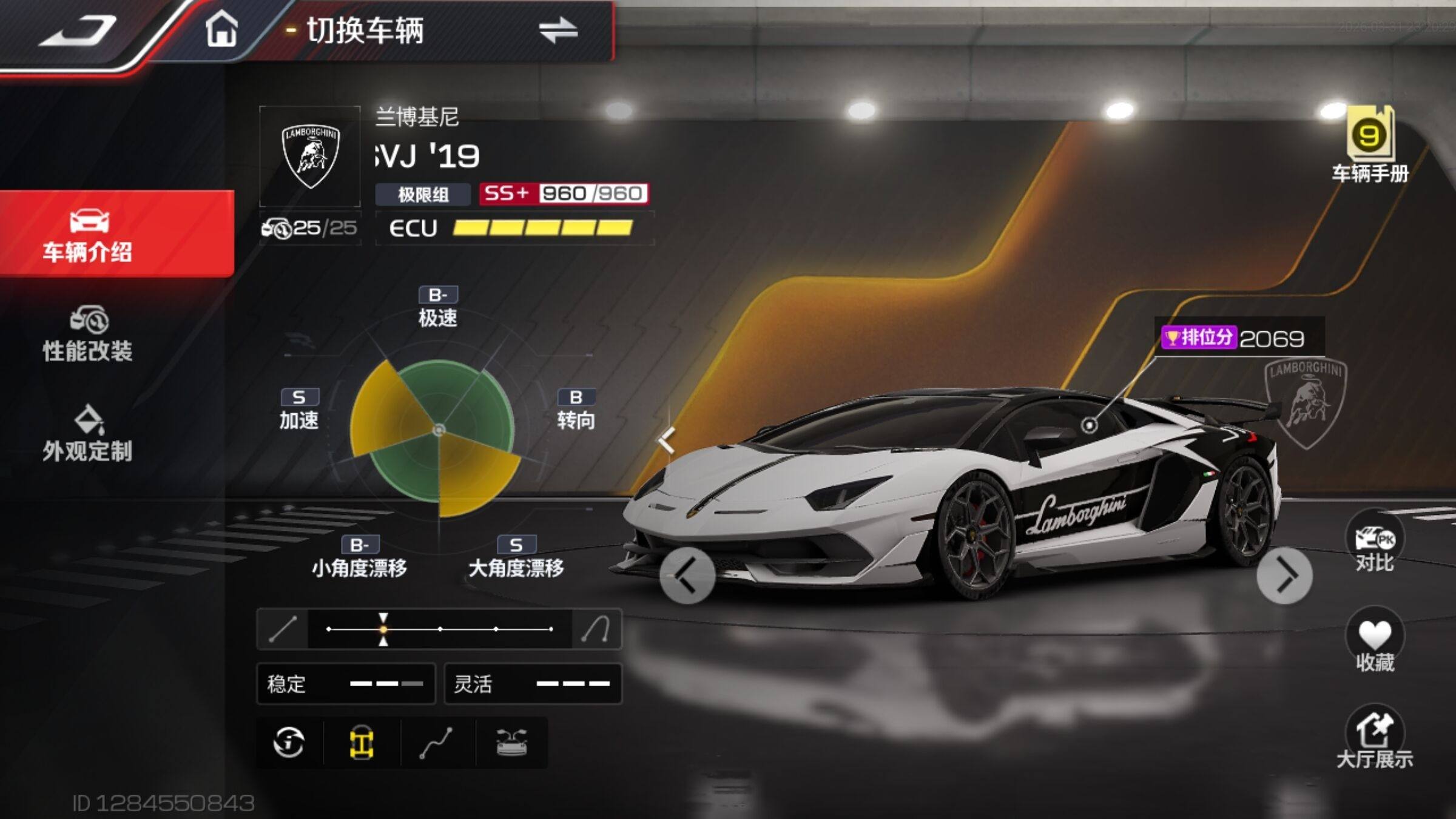Open the 车辆手册 vehicle handbook
Screen dimensions: 1456x819
click(1370, 144)
